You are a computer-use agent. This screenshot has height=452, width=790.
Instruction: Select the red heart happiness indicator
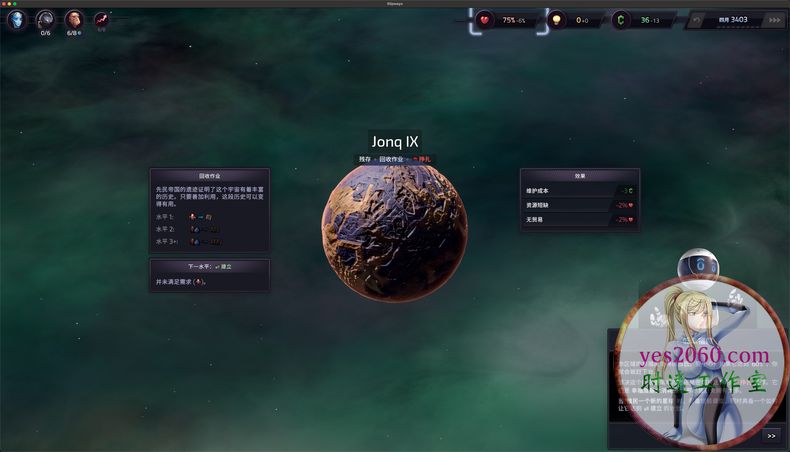pyautogui.click(x=486, y=19)
